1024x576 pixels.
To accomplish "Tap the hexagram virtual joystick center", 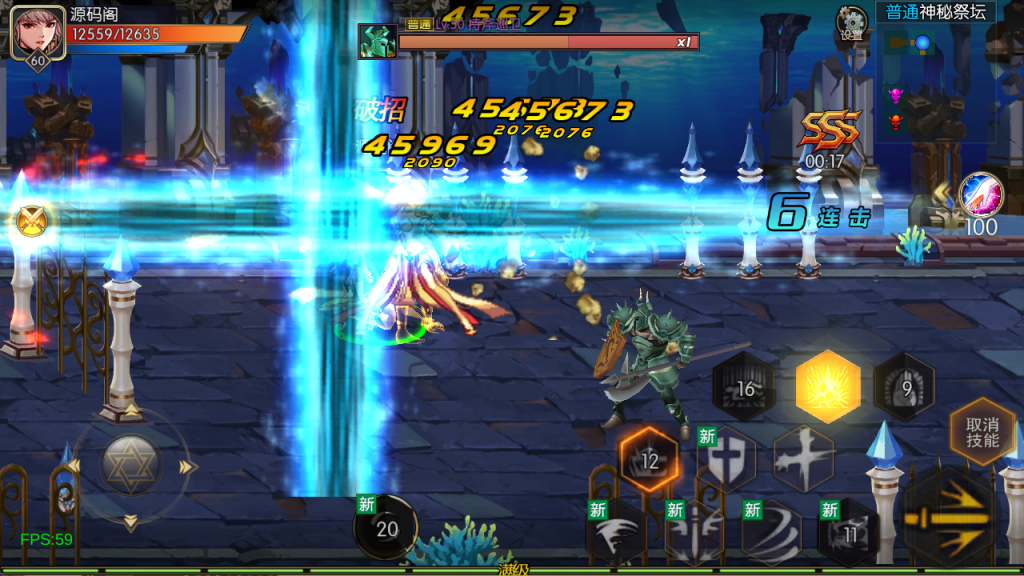I will 130,464.
